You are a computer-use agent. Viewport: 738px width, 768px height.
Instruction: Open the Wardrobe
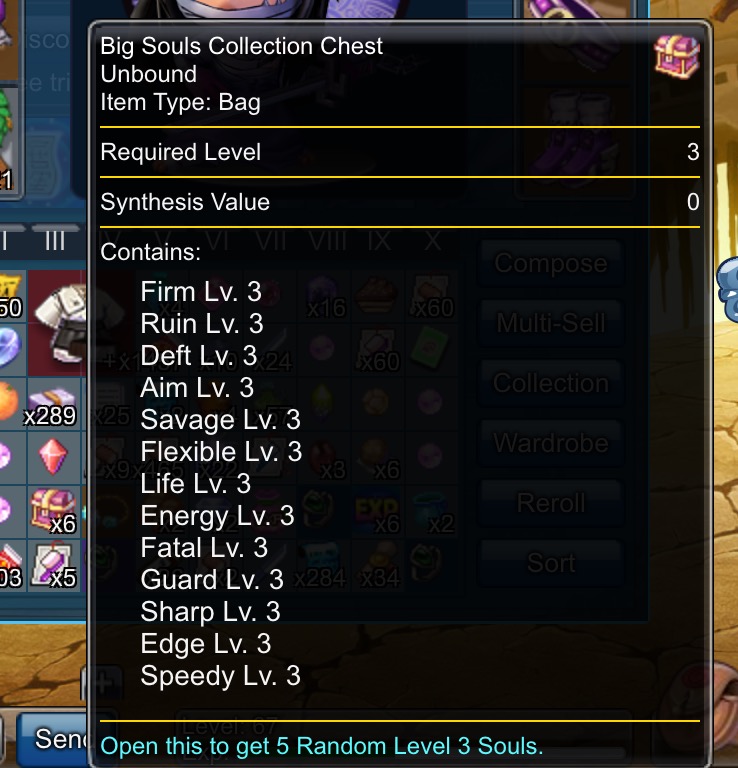(x=550, y=443)
